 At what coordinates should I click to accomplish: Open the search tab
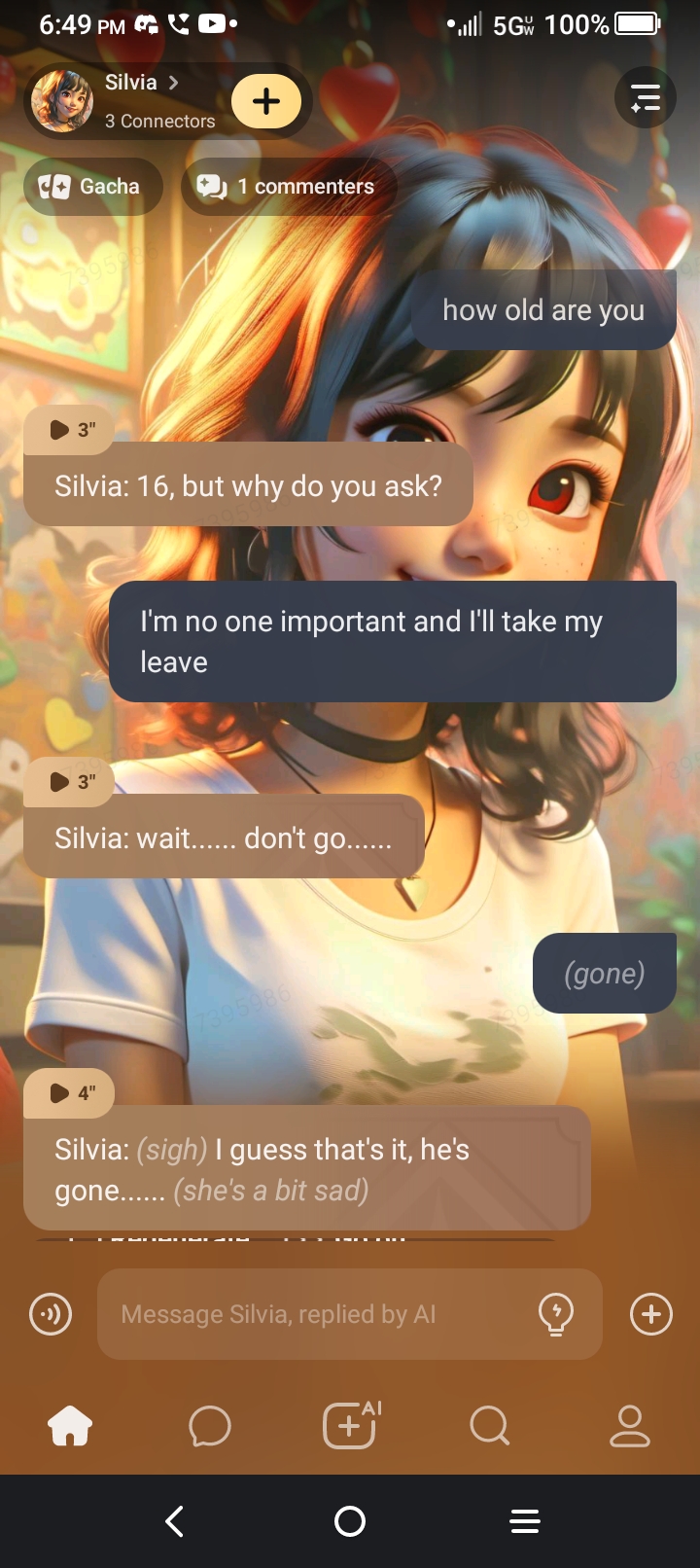coord(489,1427)
